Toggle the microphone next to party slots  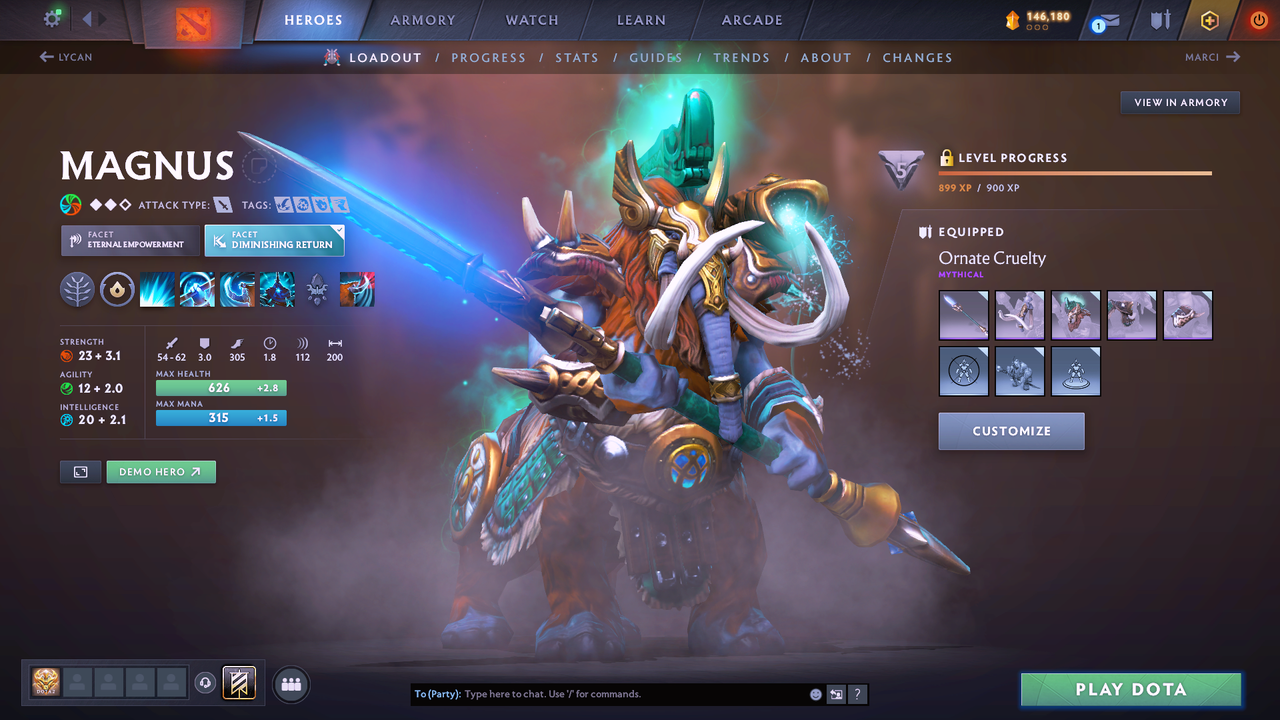(x=207, y=683)
